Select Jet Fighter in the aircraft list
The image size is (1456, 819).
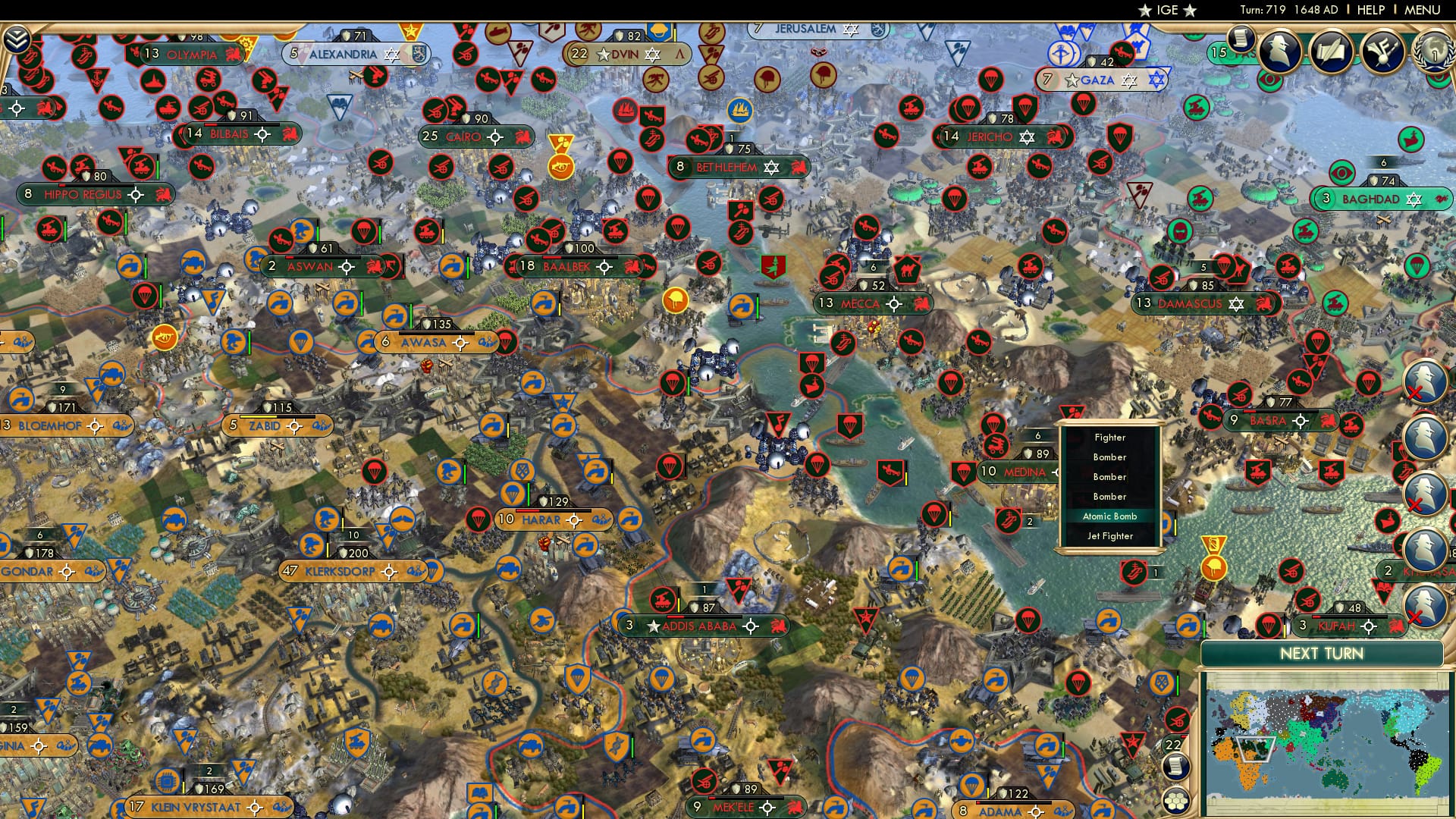(x=1110, y=536)
